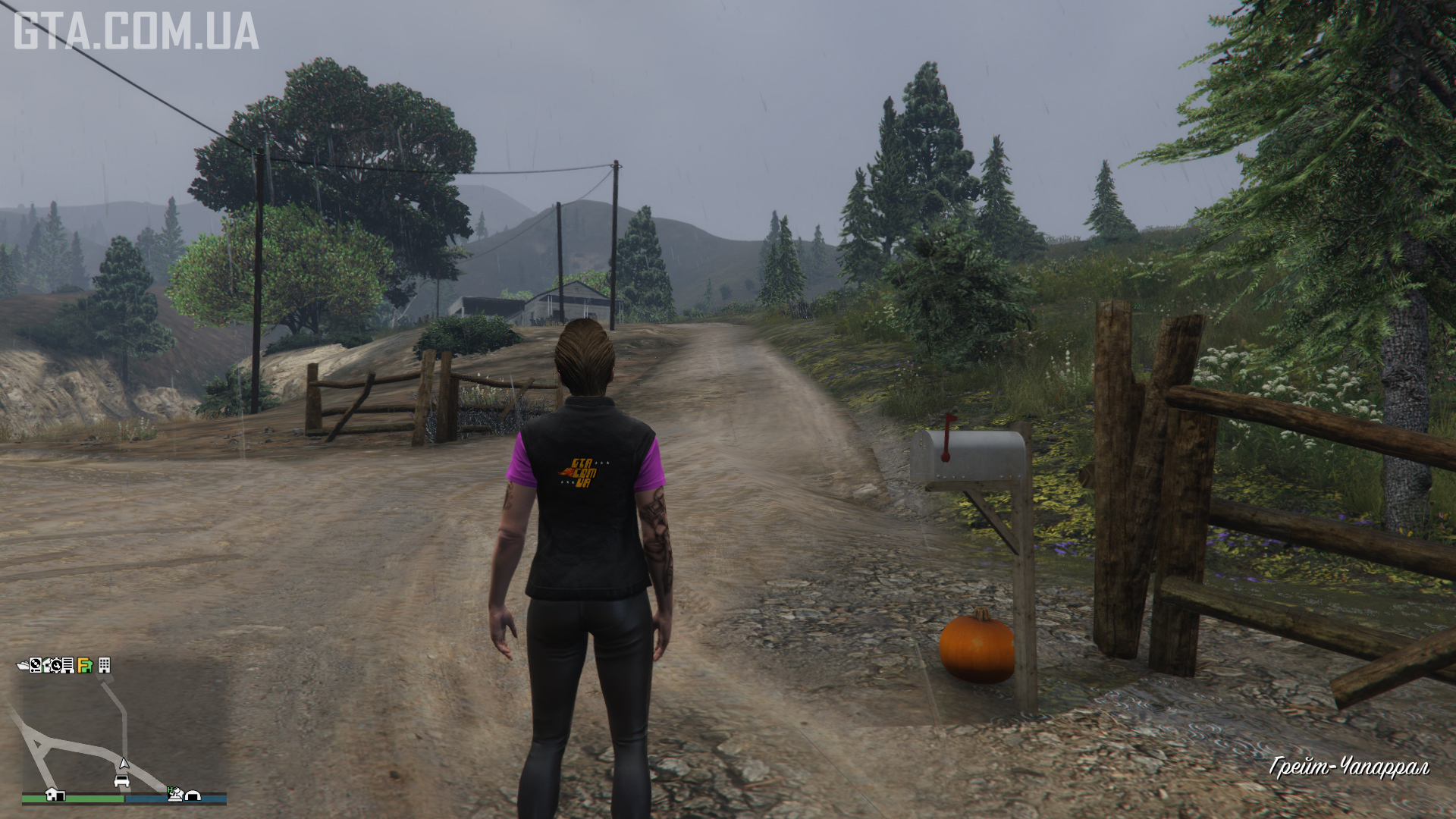Open the GTA.COM.UA watermark link

point(136,30)
